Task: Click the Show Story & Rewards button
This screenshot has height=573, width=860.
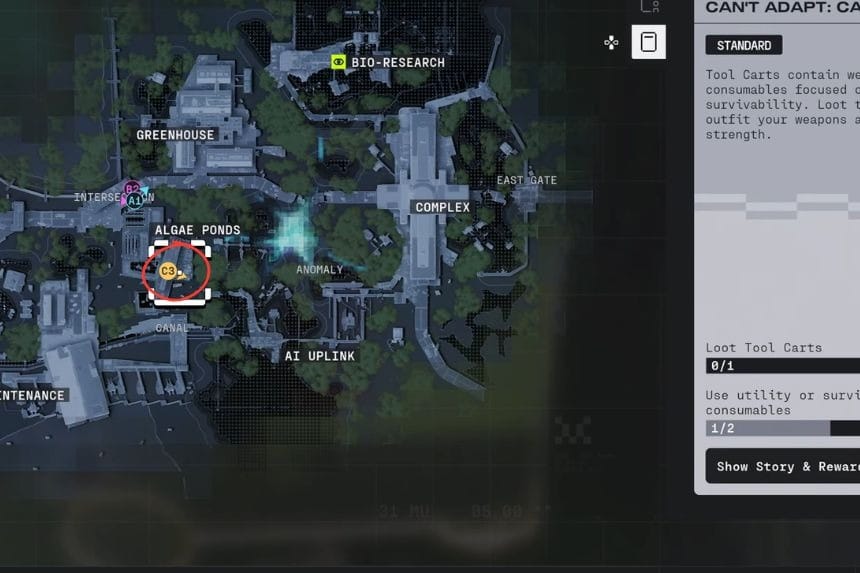Action: [x=782, y=466]
